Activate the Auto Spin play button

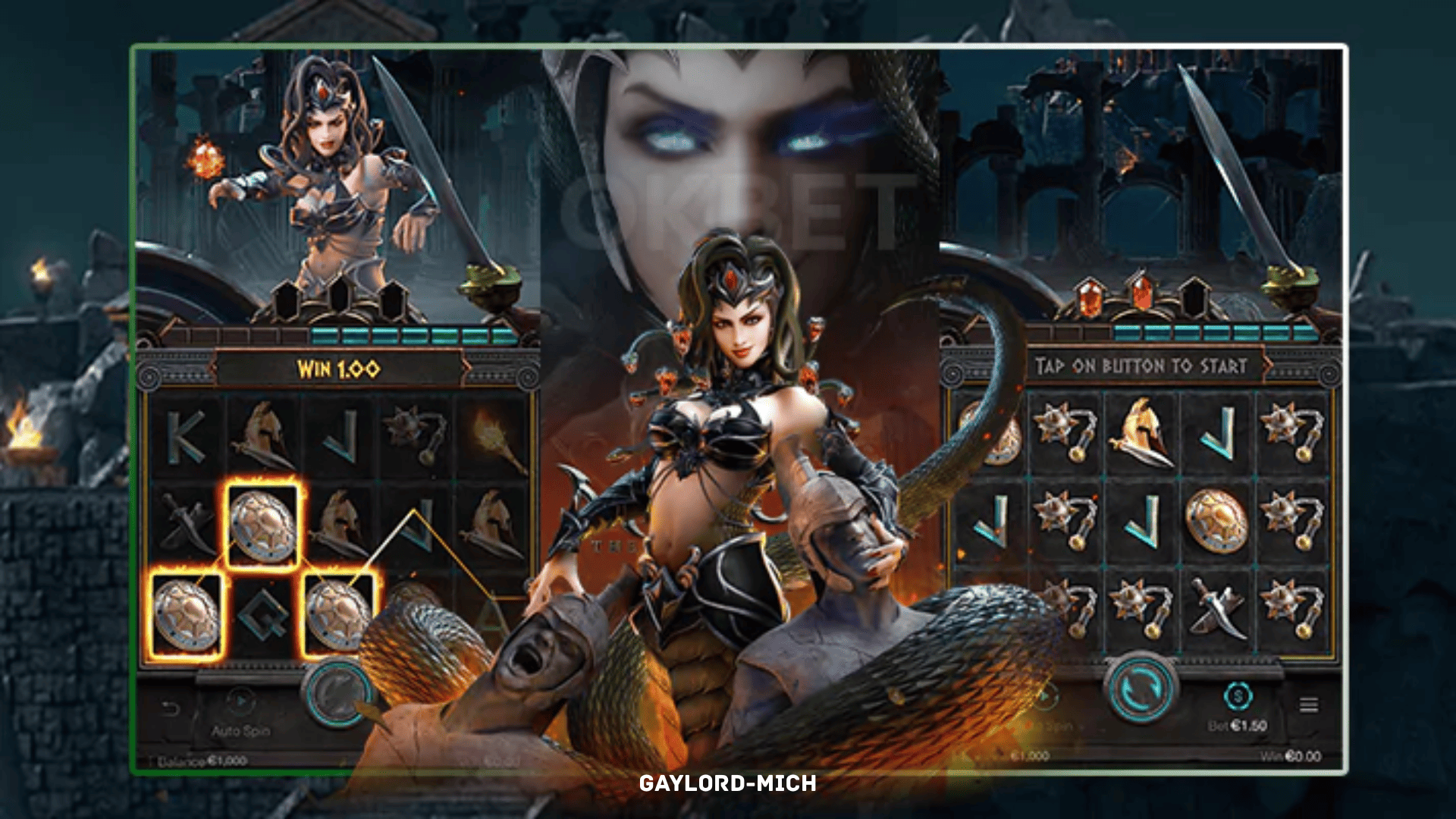coord(240,701)
